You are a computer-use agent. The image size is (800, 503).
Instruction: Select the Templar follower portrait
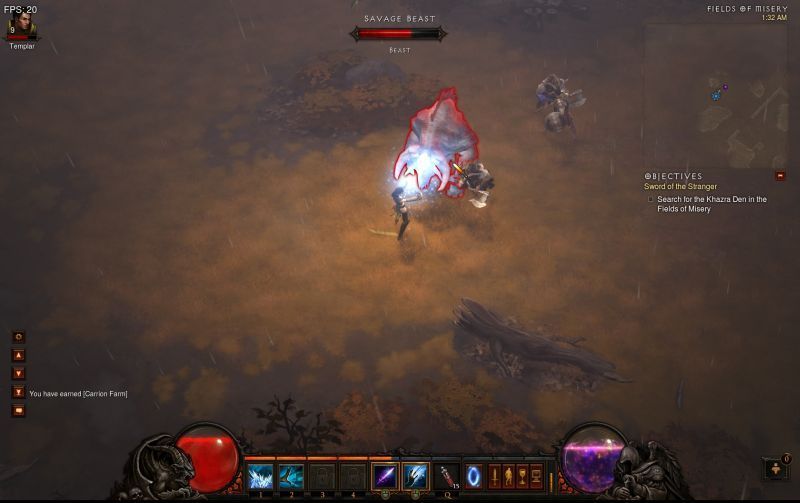tap(21, 27)
